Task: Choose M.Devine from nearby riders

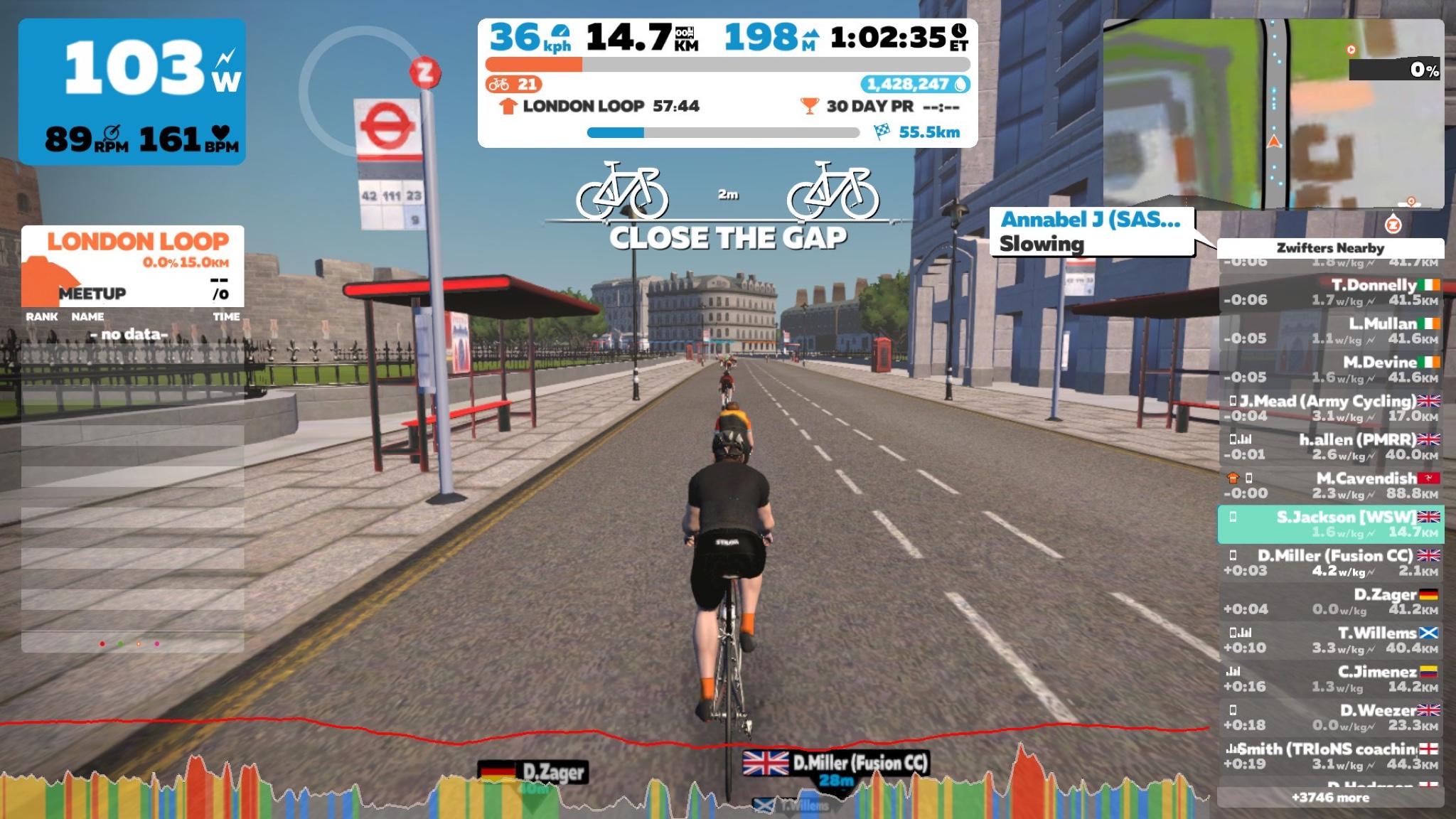Action: (1330, 370)
